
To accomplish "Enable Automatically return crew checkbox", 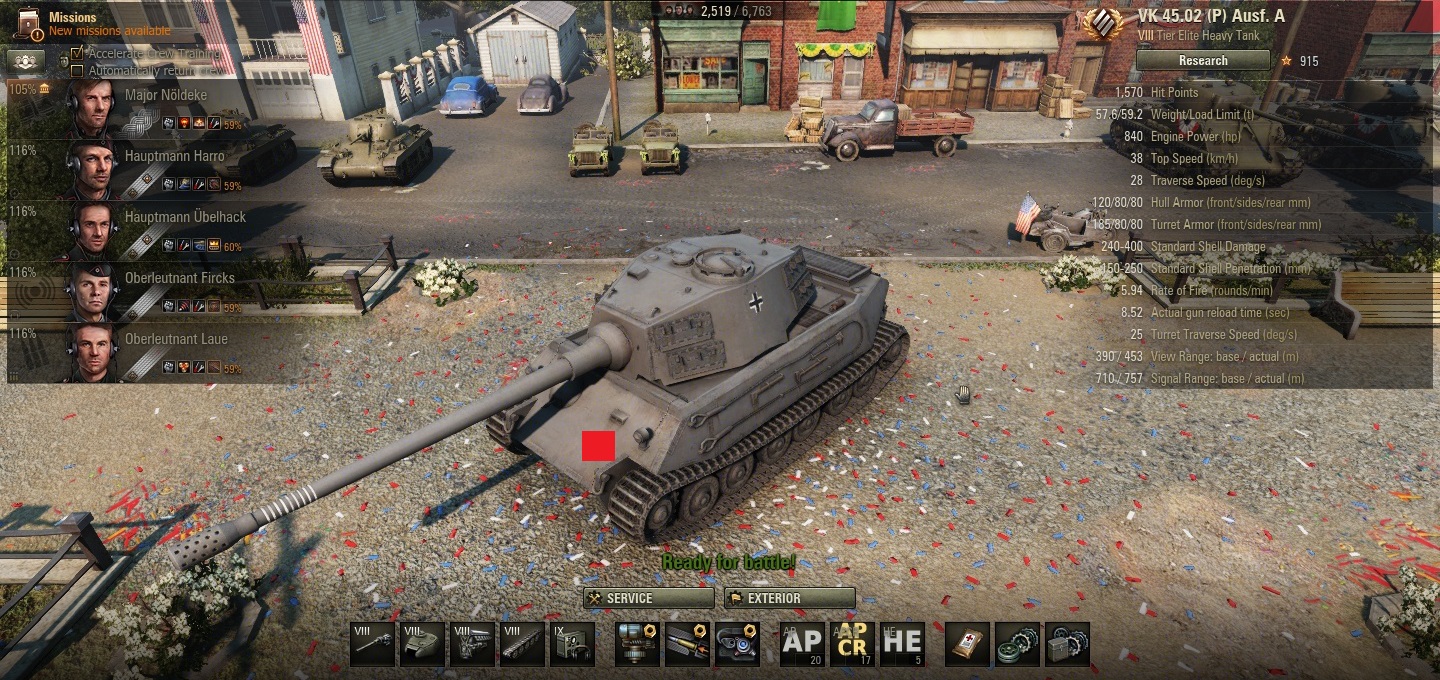I will pyautogui.click(x=77, y=71).
